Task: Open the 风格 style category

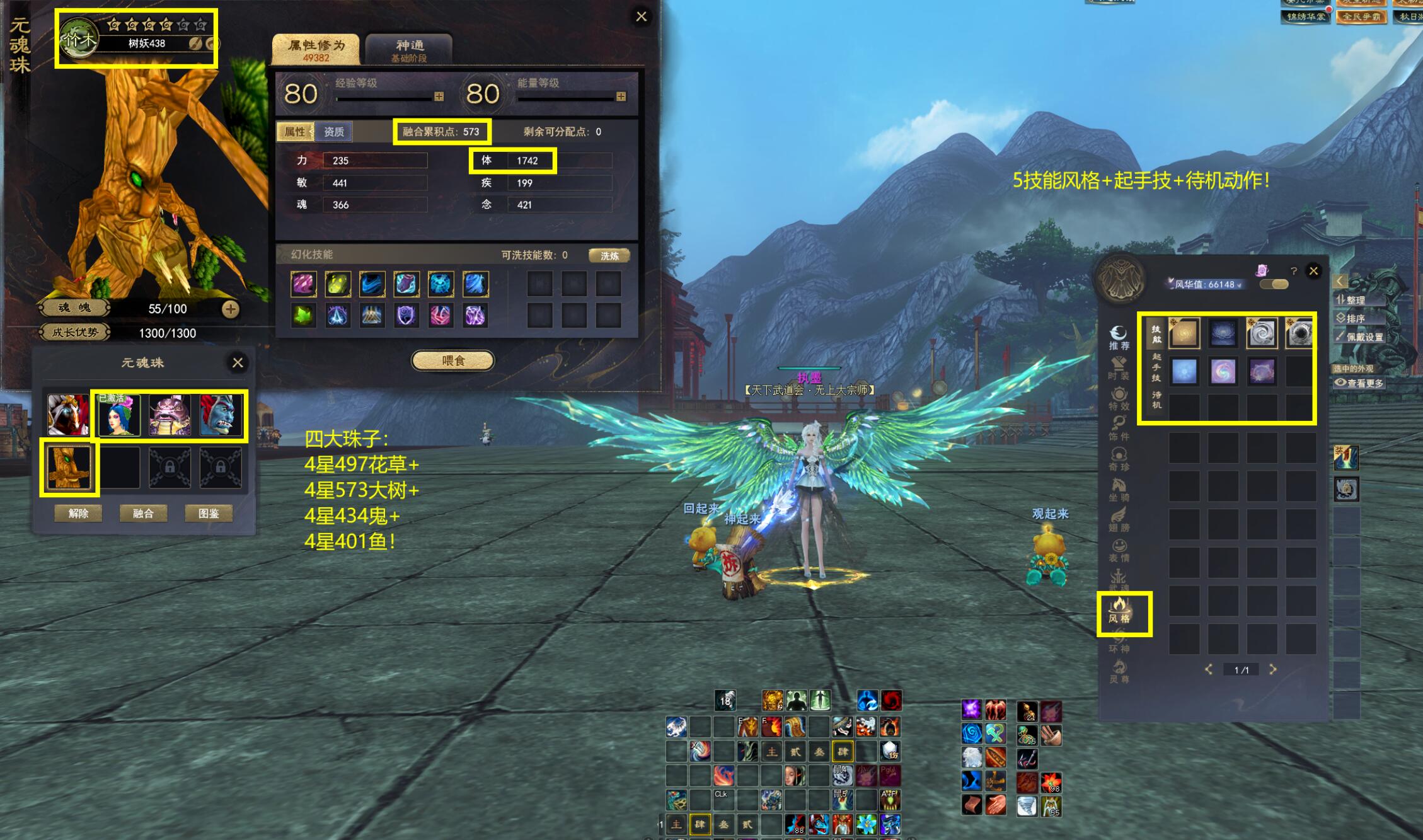Action: (1119, 611)
